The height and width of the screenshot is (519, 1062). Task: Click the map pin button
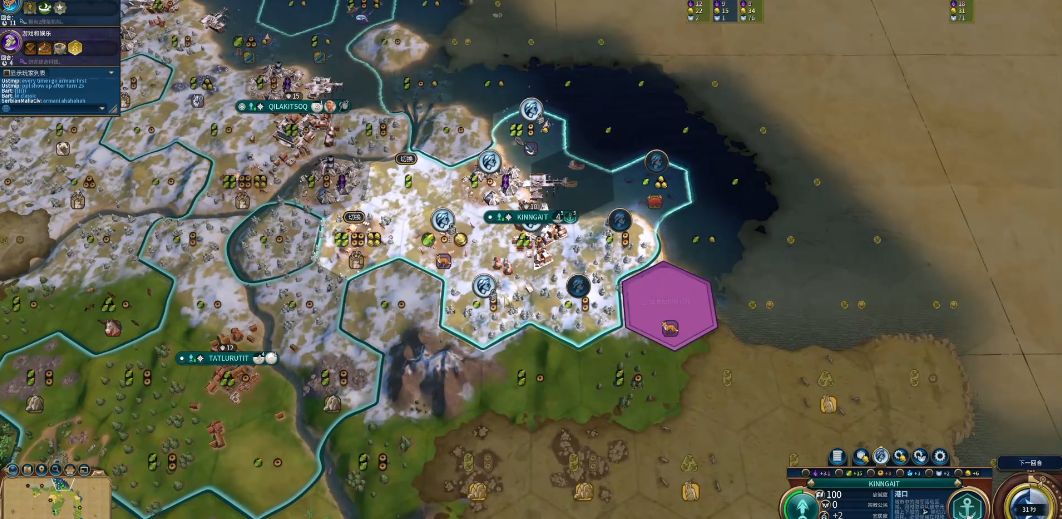click(40, 468)
